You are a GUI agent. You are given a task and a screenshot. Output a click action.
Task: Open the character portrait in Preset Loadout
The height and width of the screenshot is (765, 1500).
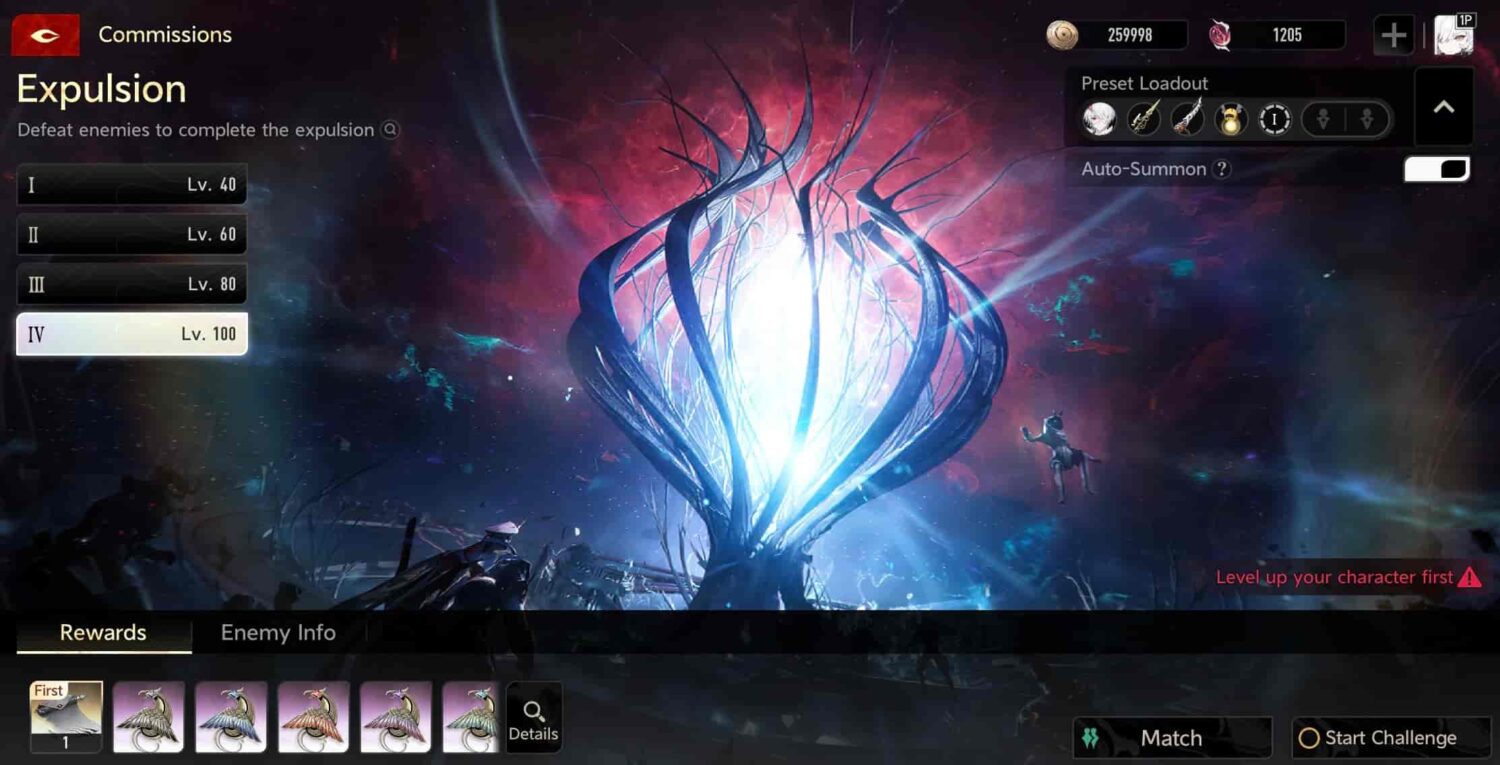[1101, 118]
